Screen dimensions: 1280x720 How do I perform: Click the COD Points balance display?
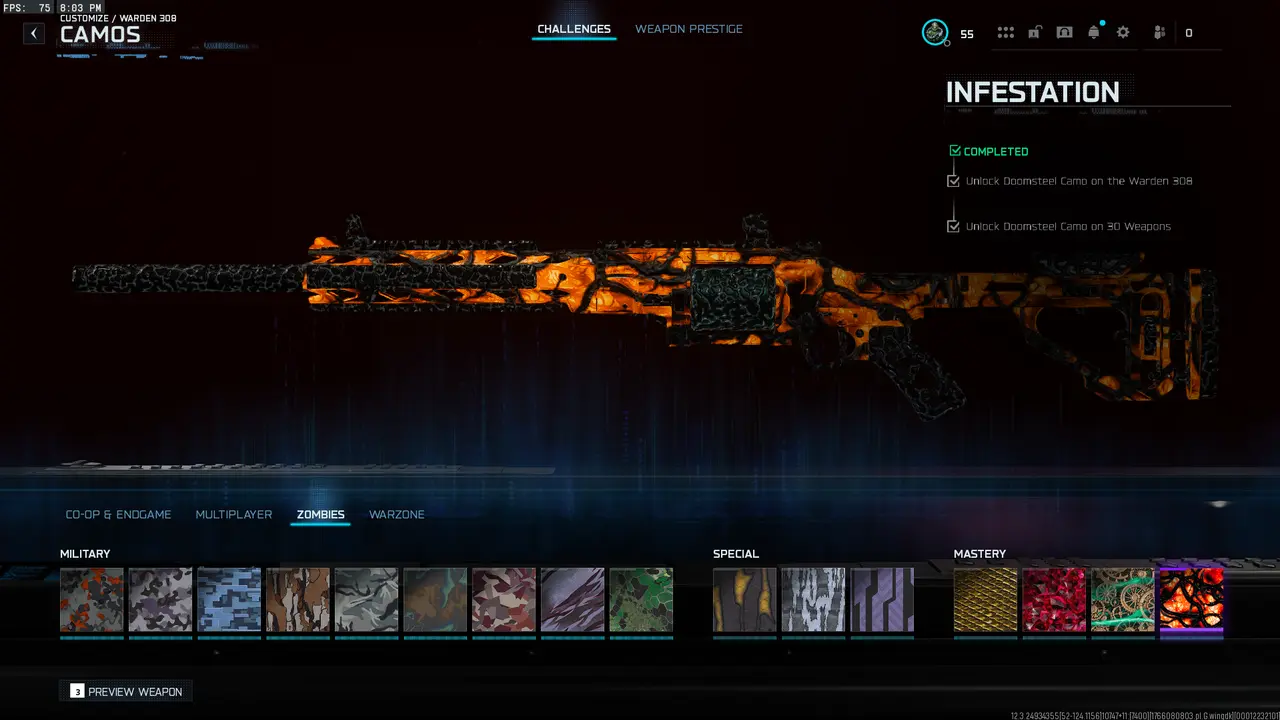coord(967,33)
